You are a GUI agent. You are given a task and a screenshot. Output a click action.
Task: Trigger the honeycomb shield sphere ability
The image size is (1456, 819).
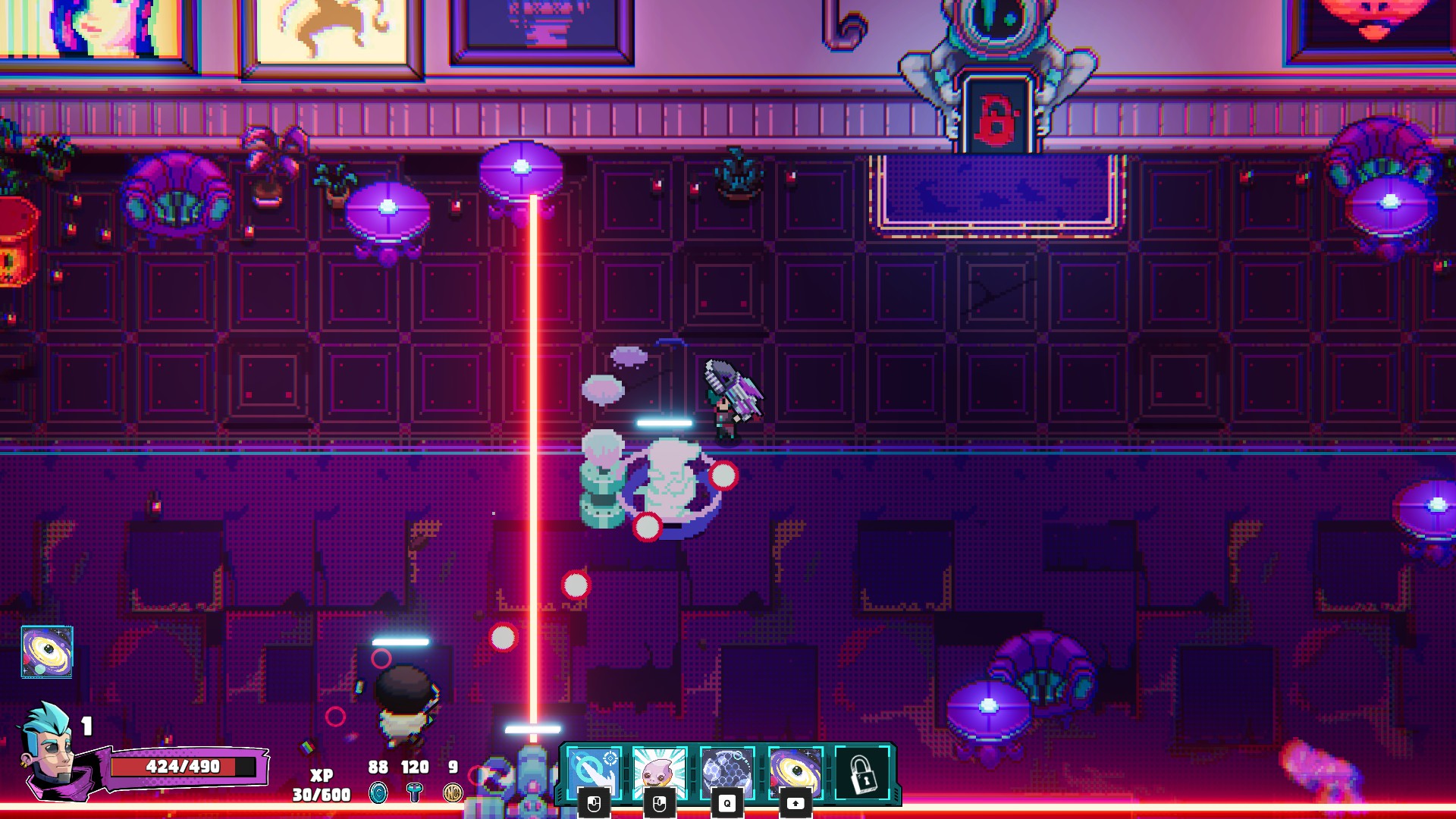(726, 773)
